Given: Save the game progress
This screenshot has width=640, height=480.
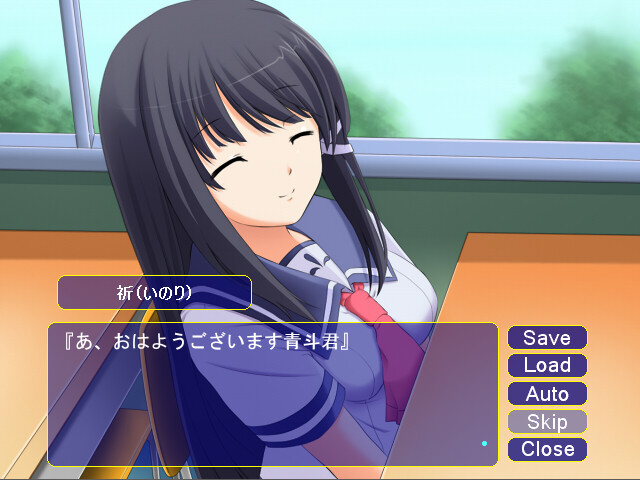Looking at the screenshot, I should (x=547, y=338).
